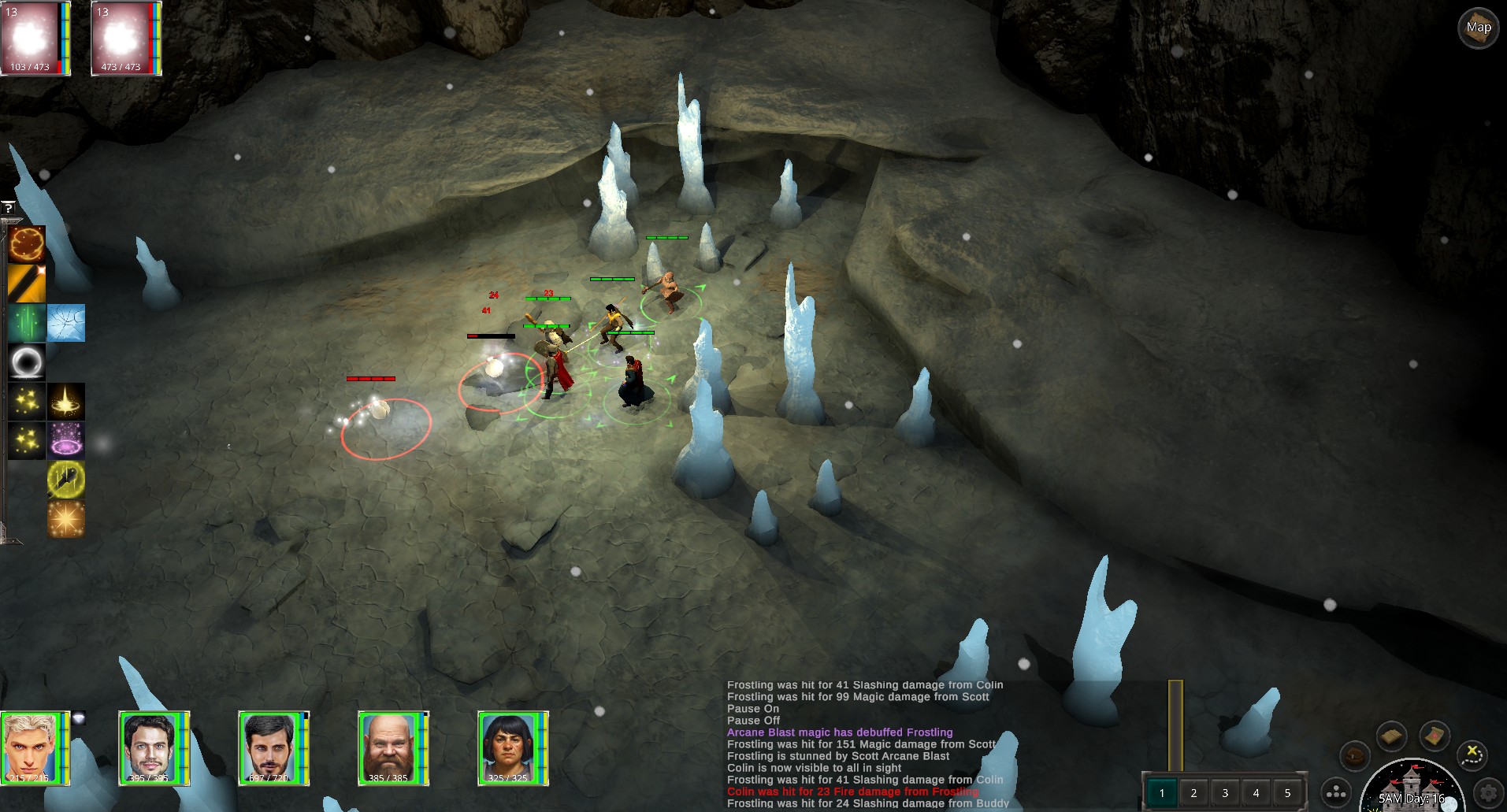The width and height of the screenshot is (1507, 812).
Task: Select the blond-haired party member portrait
Action: pos(32,747)
